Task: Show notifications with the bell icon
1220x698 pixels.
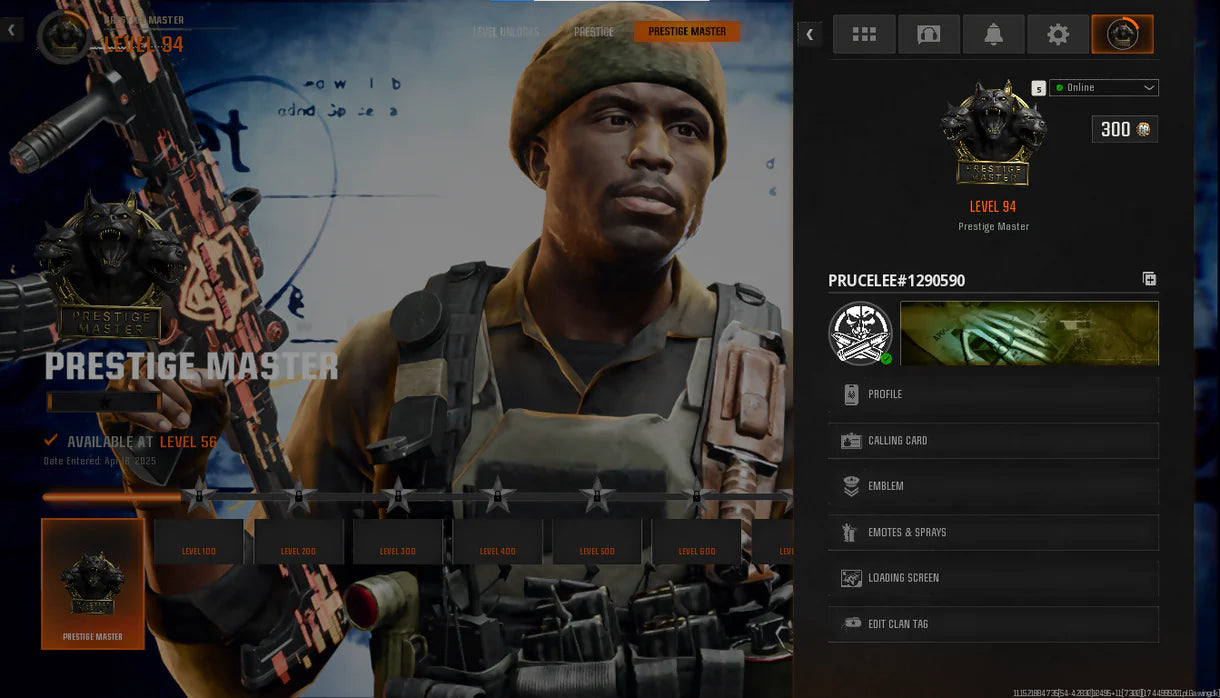Action: pyautogui.click(x=993, y=35)
